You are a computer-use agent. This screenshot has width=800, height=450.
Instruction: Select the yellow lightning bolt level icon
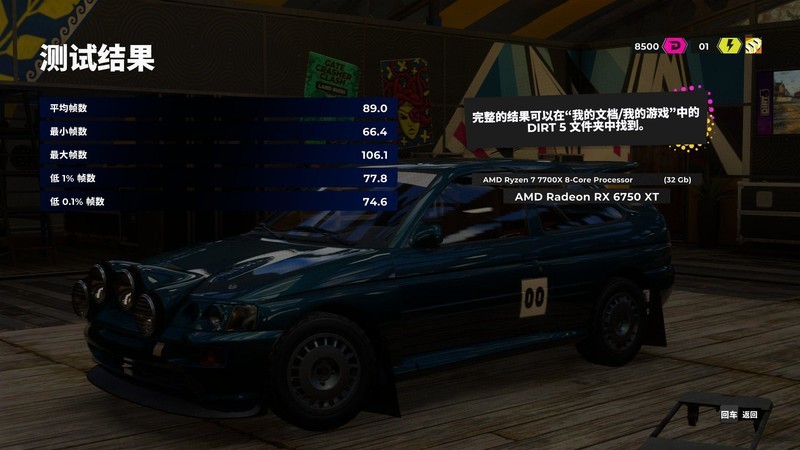click(x=728, y=46)
